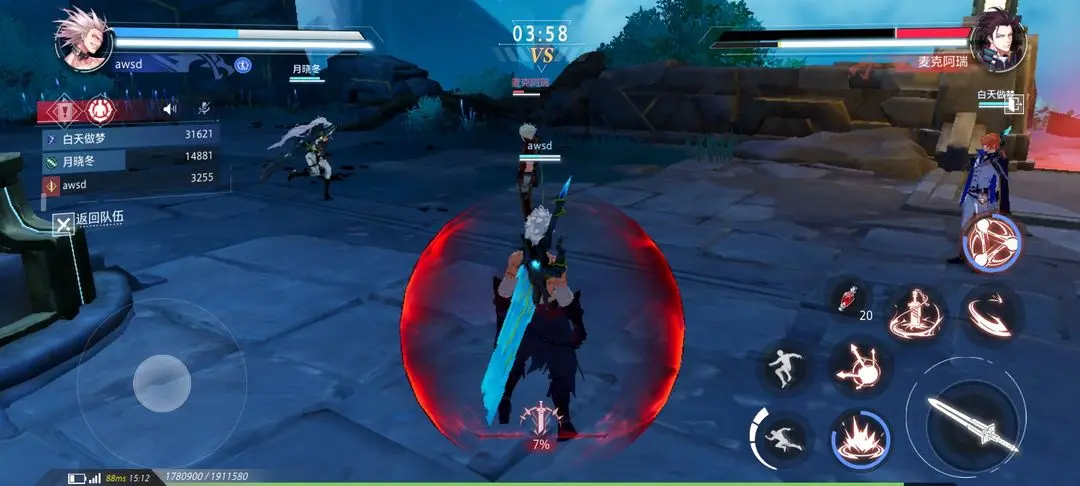Activate the three-orb ultimate skill
The width and height of the screenshot is (1080, 486).
[991, 241]
